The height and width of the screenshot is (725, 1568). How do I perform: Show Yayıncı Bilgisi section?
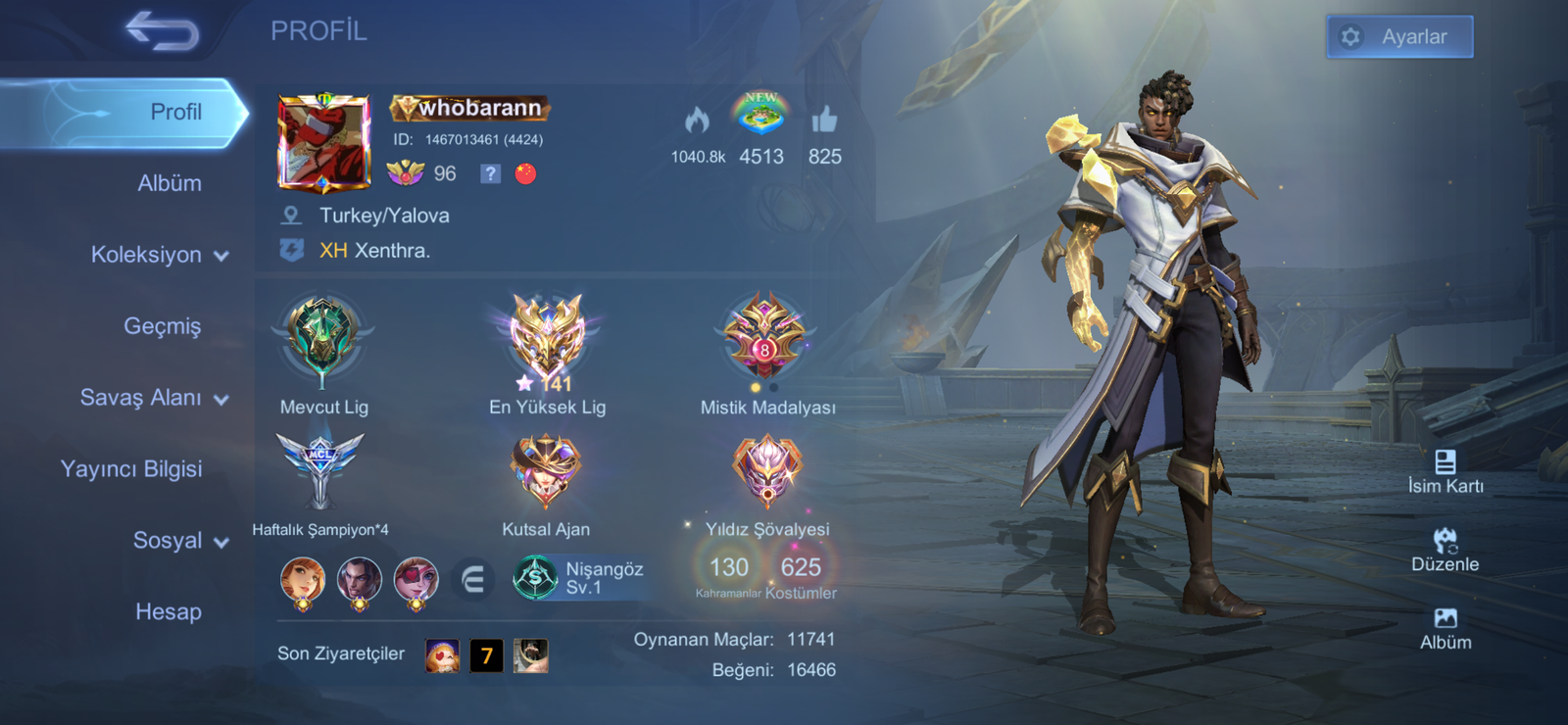click(x=131, y=469)
